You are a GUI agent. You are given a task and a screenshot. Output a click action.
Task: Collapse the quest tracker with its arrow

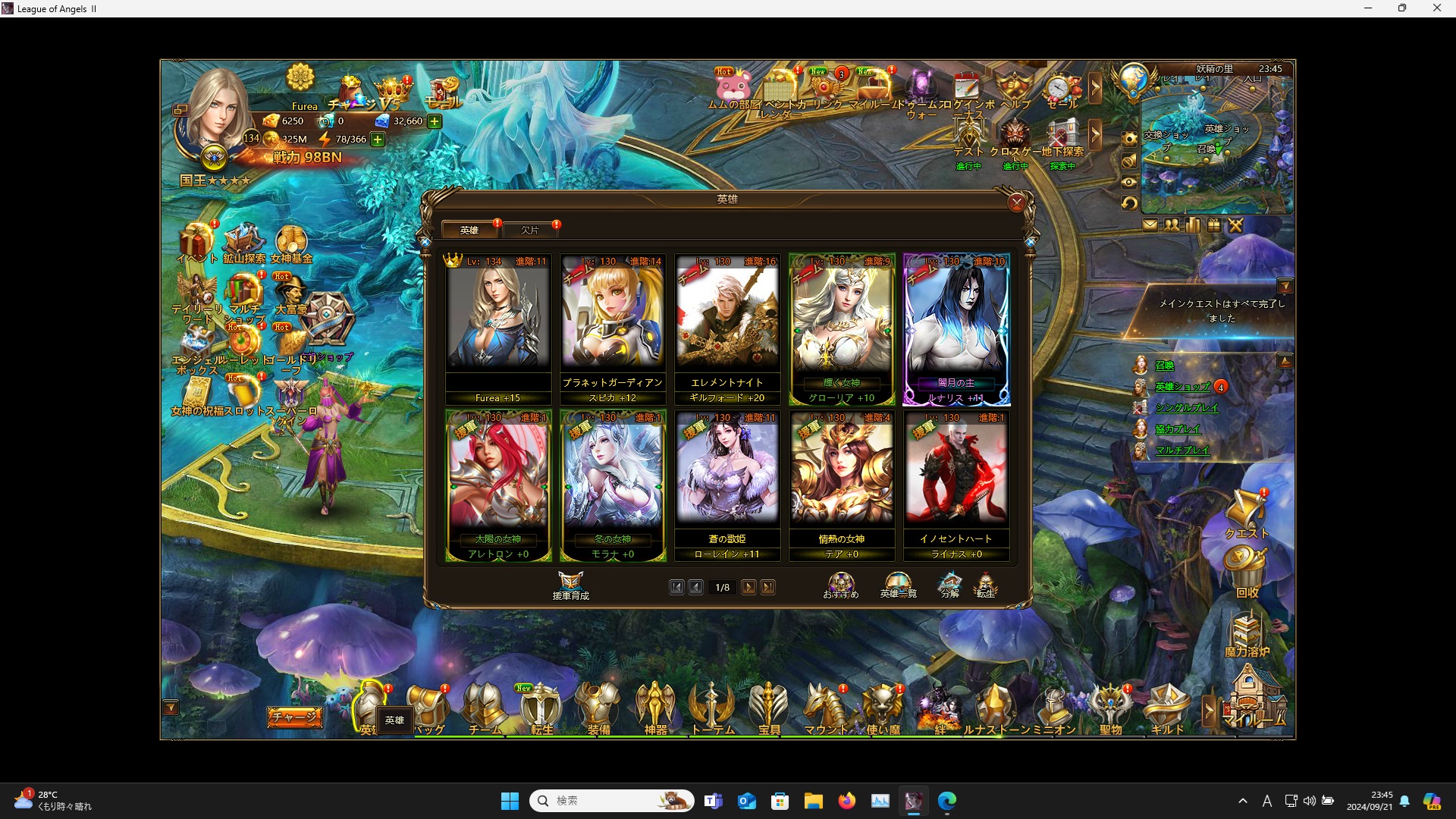(1287, 285)
